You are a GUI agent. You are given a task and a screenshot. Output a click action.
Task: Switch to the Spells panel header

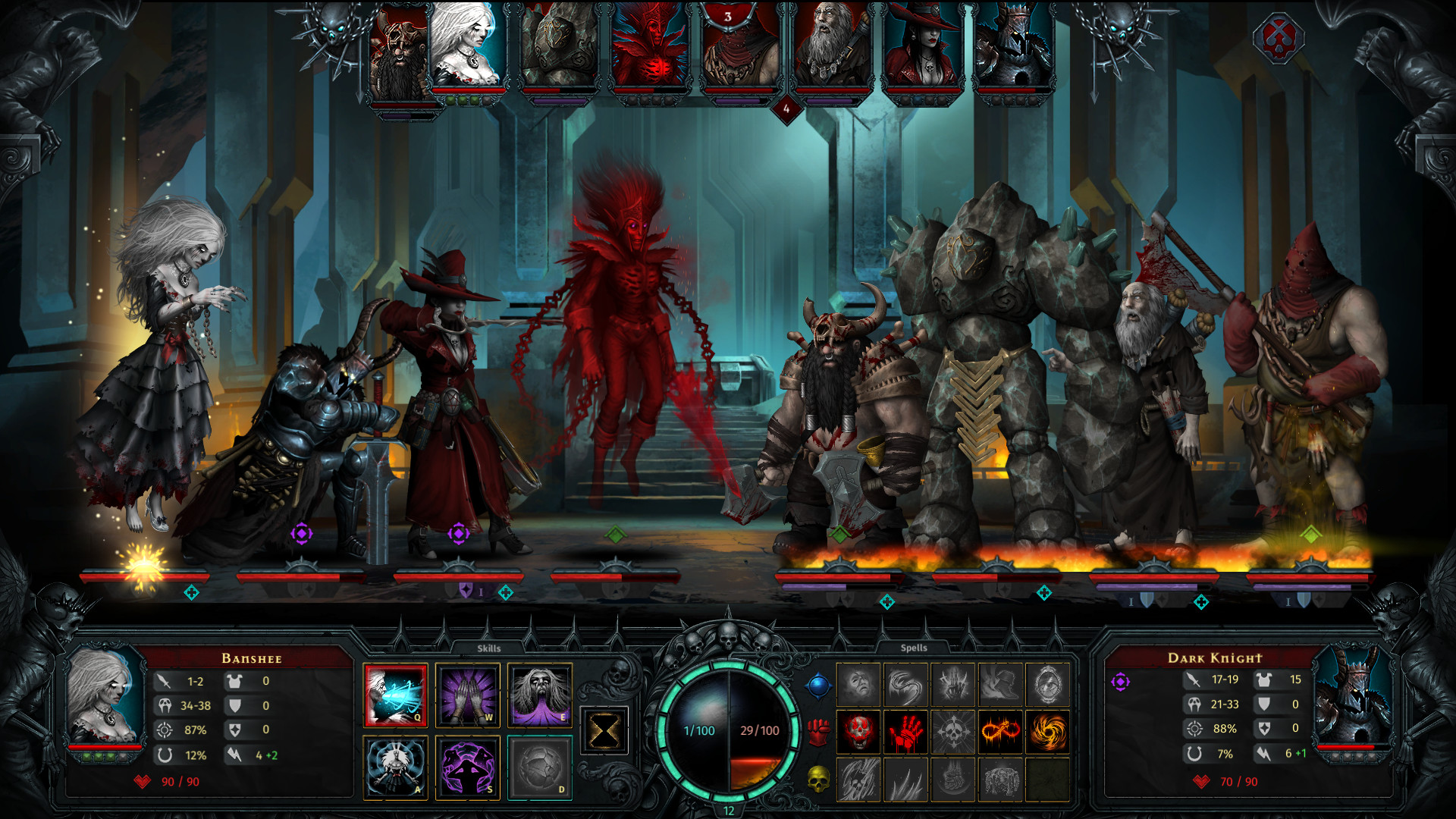(x=915, y=648)
